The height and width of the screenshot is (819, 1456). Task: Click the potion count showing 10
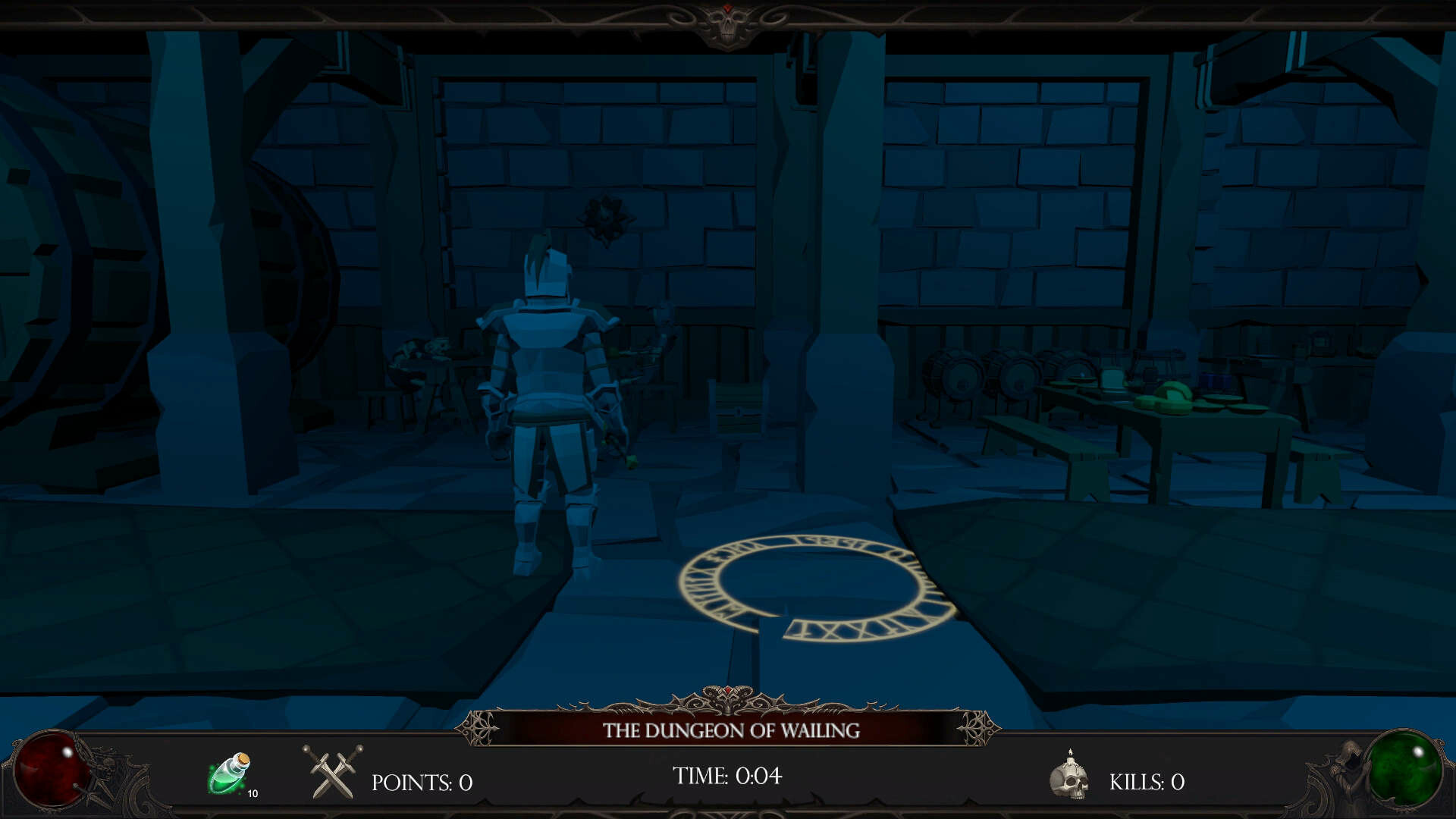pos(254,794)
